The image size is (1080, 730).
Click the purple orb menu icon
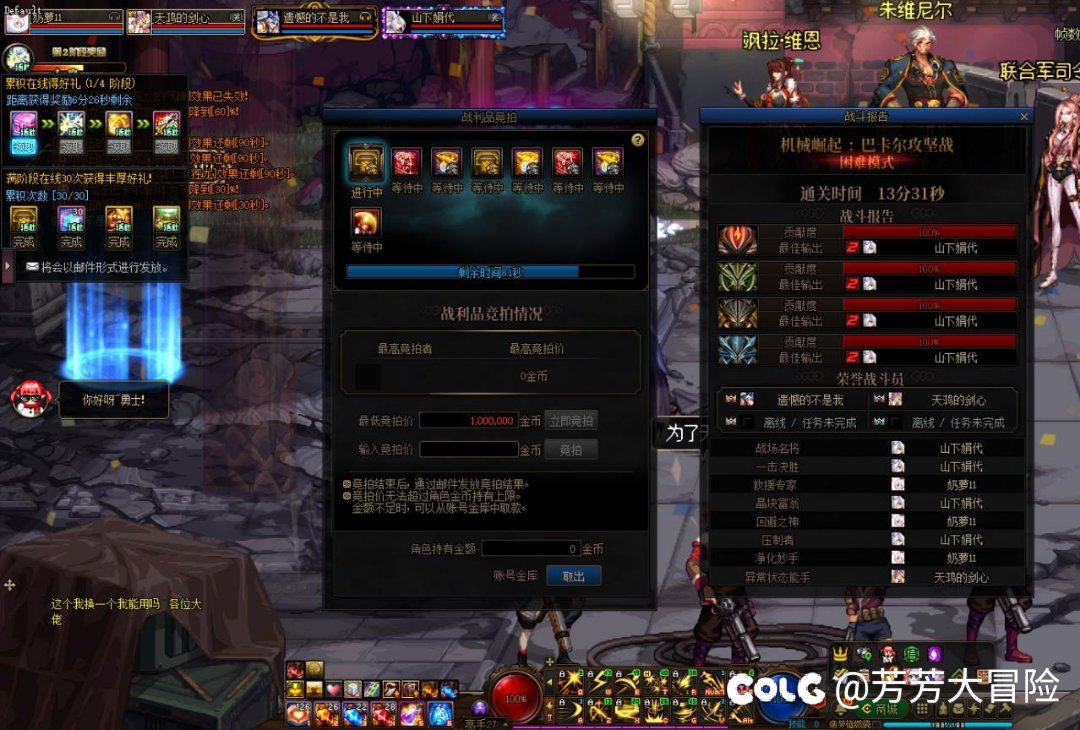click(x=934, y=654)
